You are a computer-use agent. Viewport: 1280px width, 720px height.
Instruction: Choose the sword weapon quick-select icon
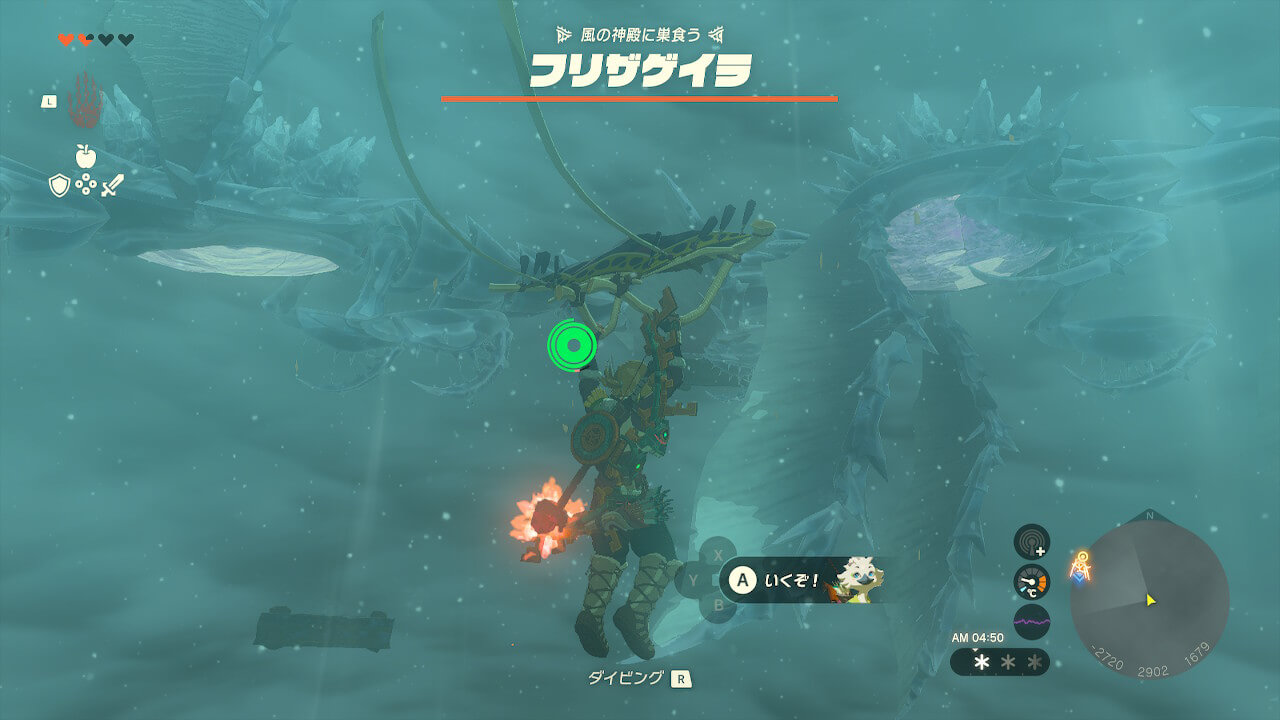110,185
